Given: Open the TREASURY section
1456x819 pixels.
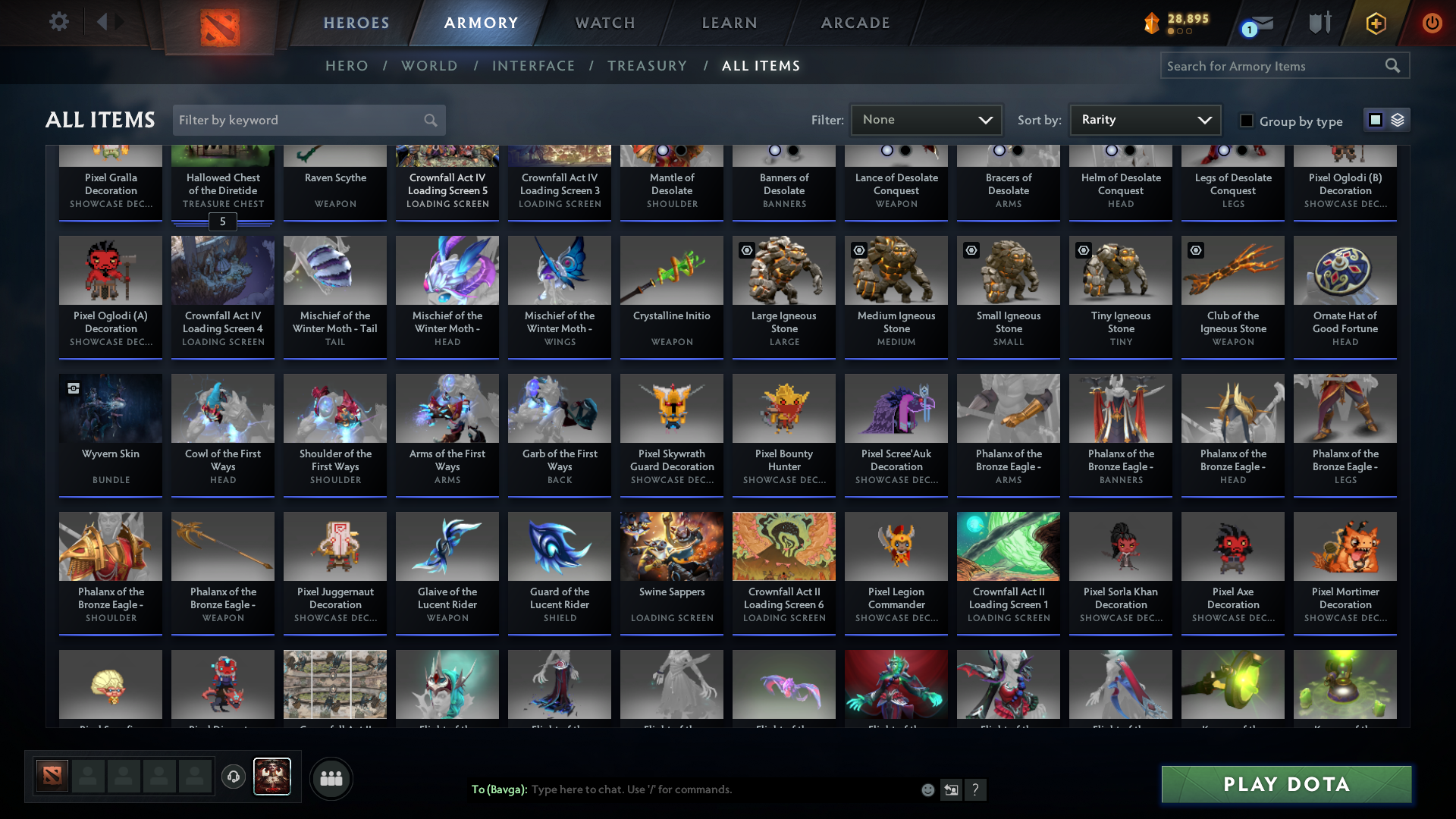Looking at the screenshot, I should [x=647, y=66].
